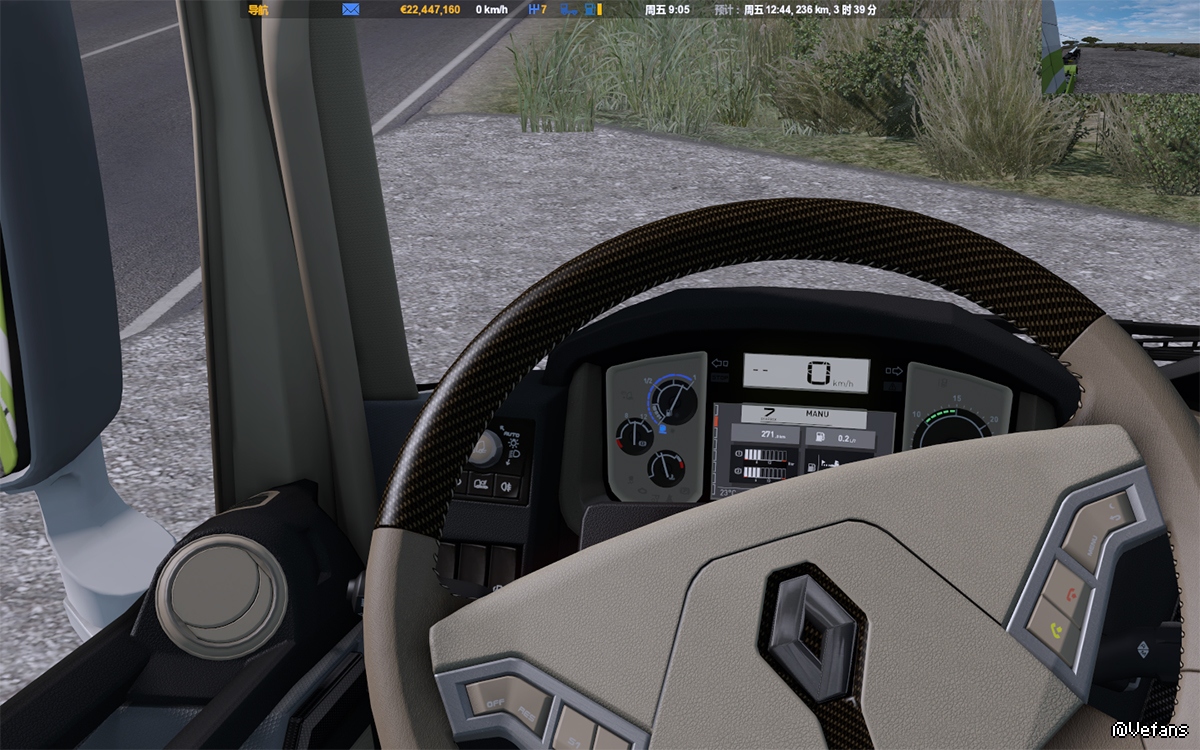
Task: Open the 导航 navigation label
Action: (258, 10)
